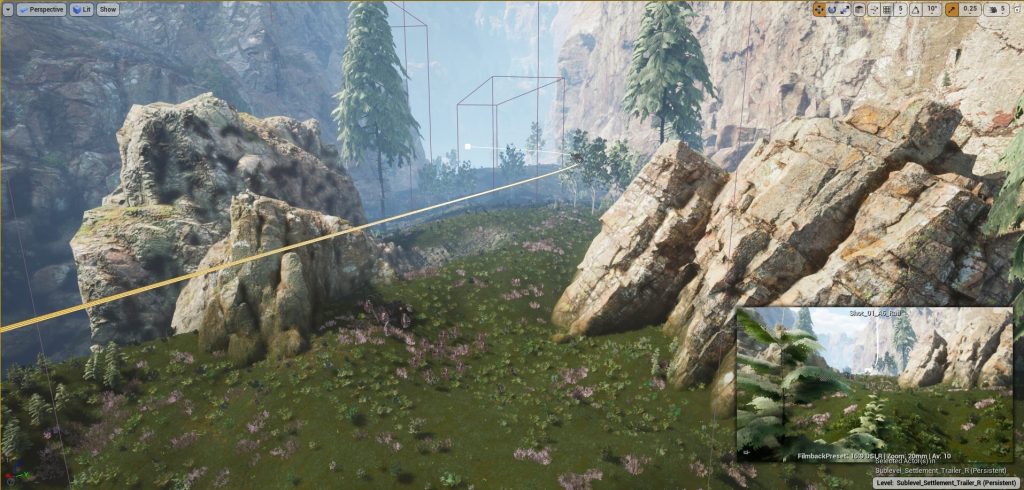Image resolution: width=1024 pixels, height=490 pixels.
Task: Open the 0.25 scale snap dropdown
Action: coord(970,9)
